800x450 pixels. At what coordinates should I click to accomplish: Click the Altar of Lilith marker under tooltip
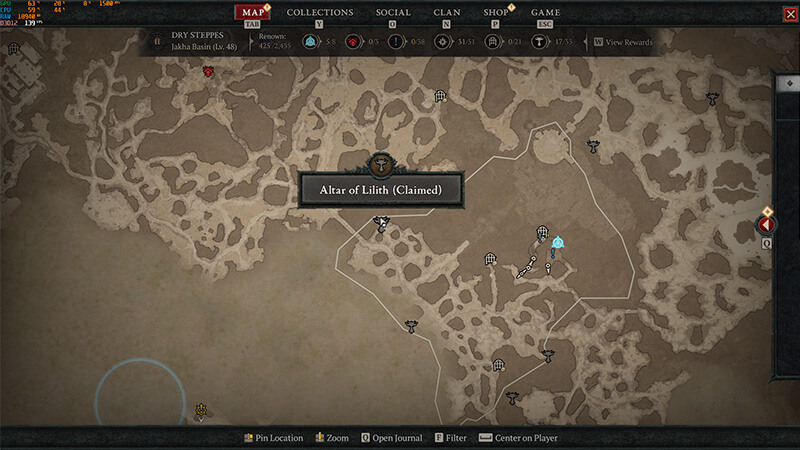[380, 223]
